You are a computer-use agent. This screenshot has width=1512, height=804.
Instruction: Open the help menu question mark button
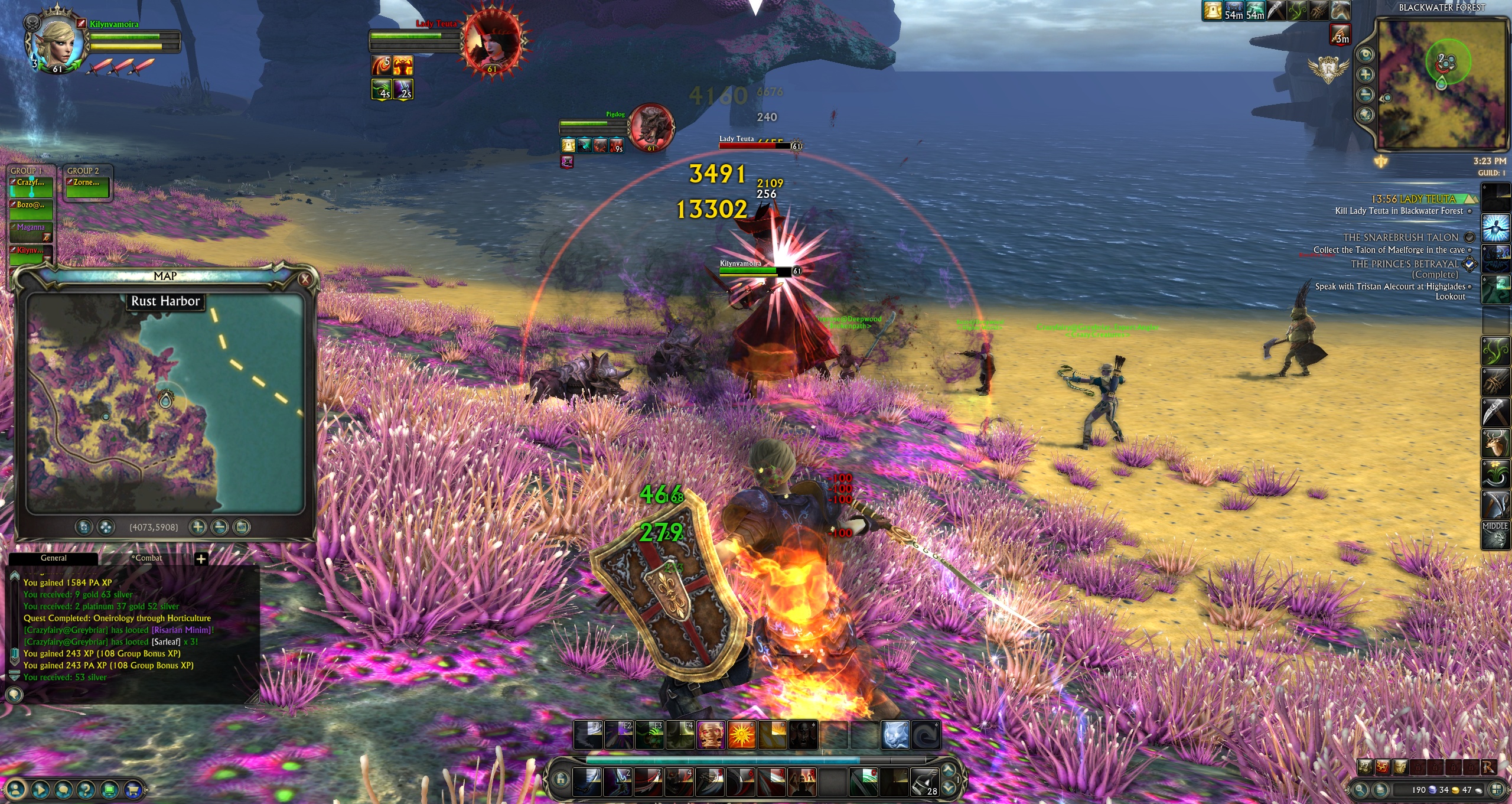86,789
